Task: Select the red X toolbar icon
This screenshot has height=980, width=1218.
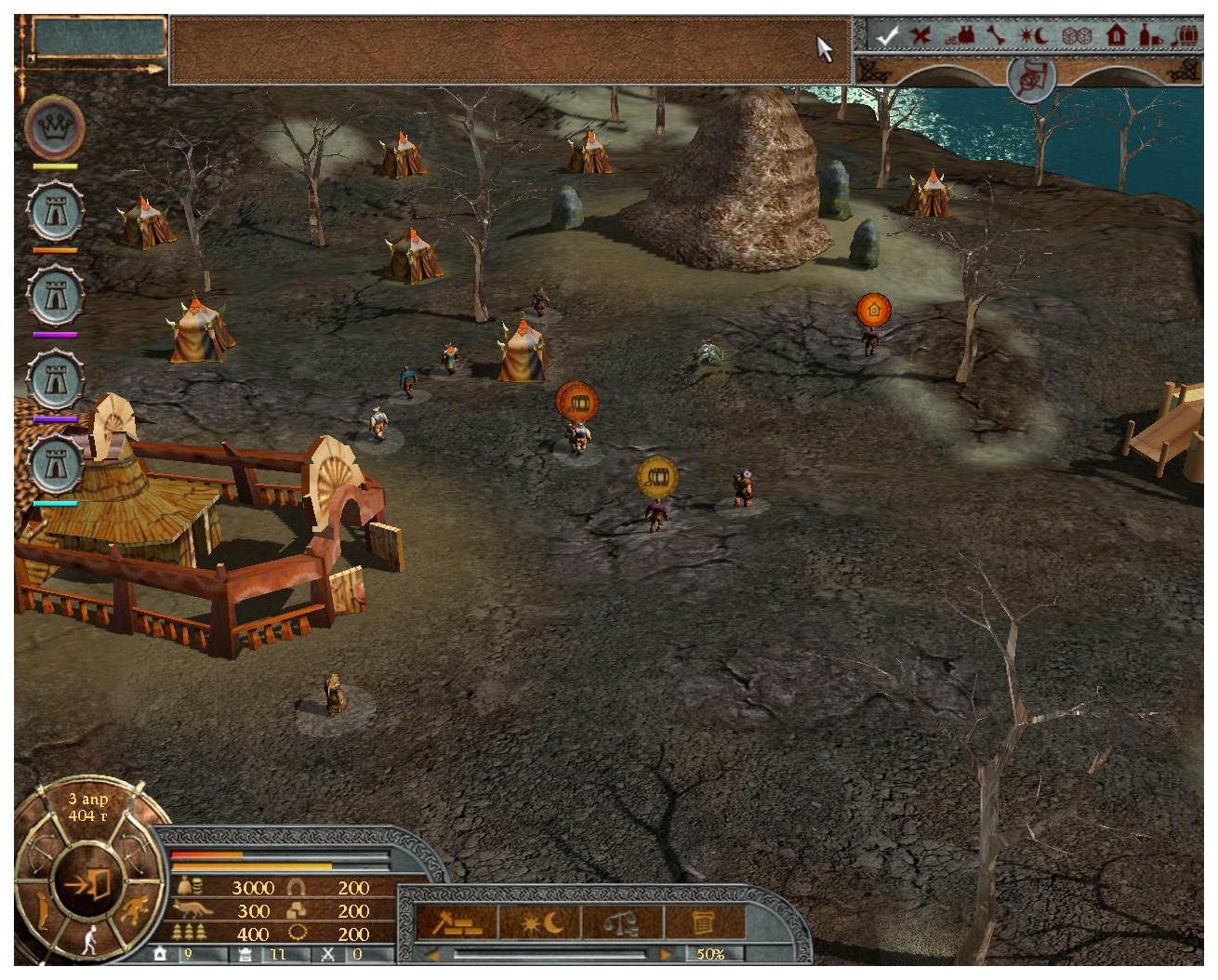Action: click(920, 36)
